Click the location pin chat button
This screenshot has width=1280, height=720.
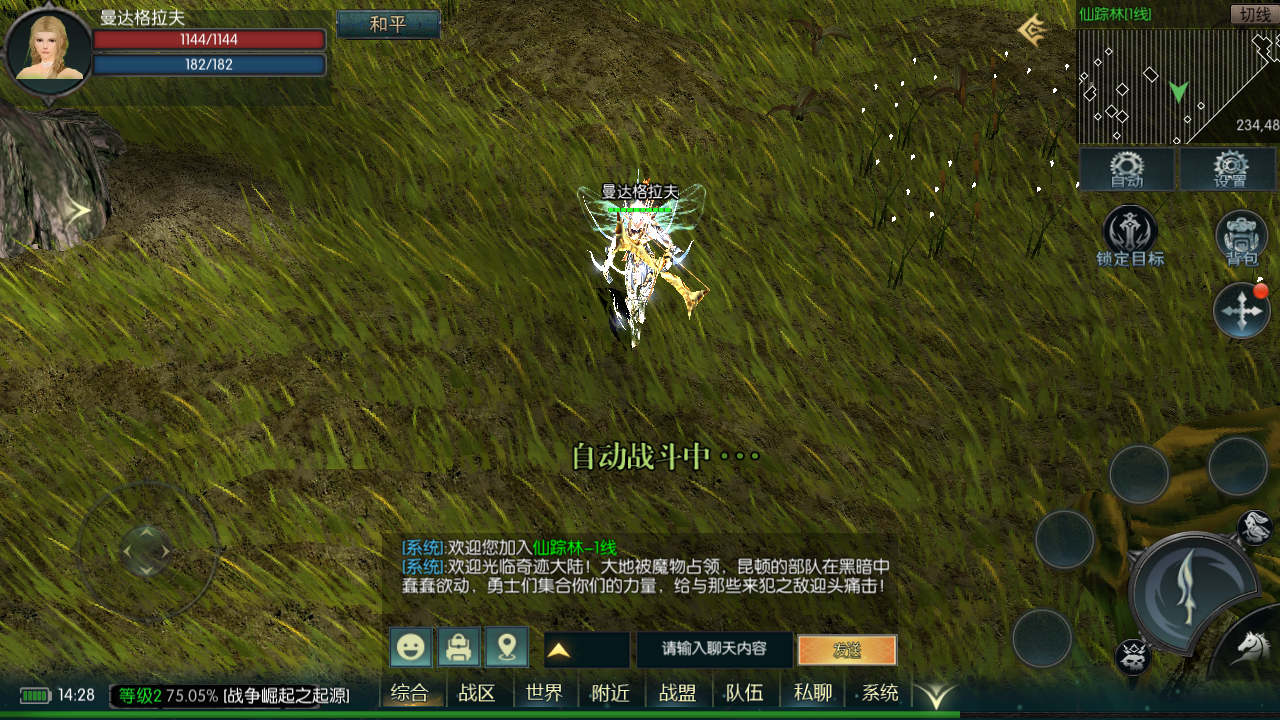(x=507, y=648)
